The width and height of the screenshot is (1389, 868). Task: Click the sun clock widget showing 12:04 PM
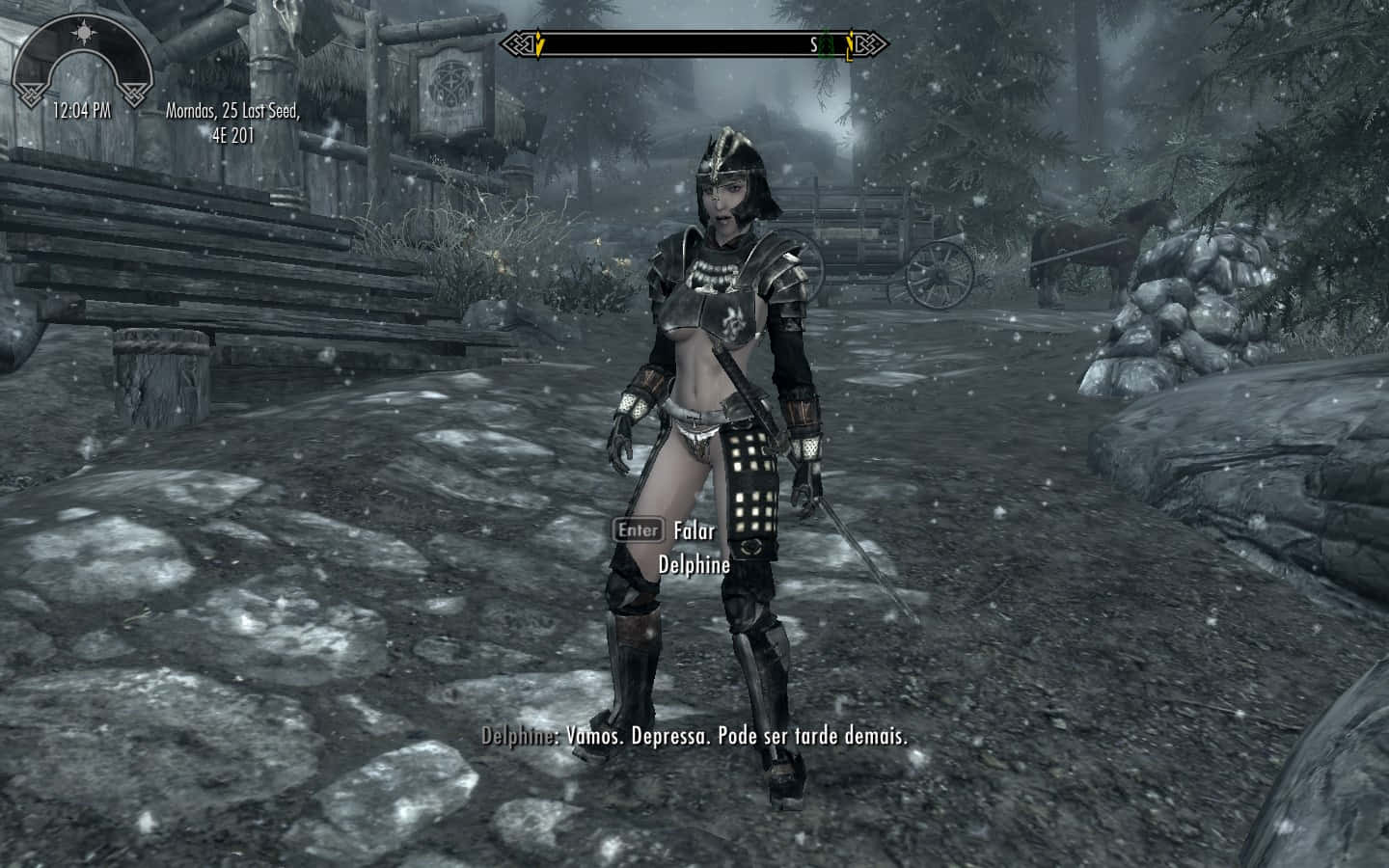point(82,69)
